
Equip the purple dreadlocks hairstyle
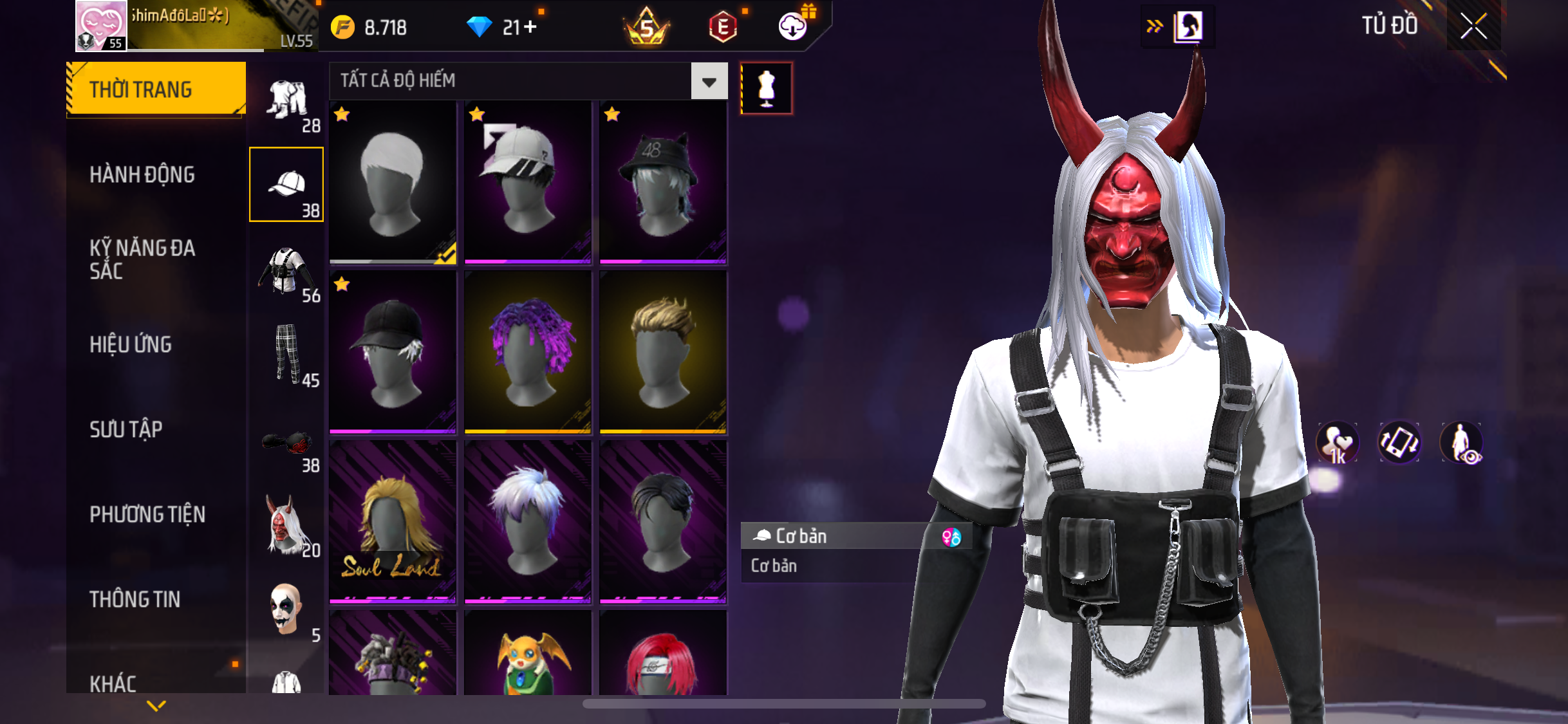coord(528,352)
